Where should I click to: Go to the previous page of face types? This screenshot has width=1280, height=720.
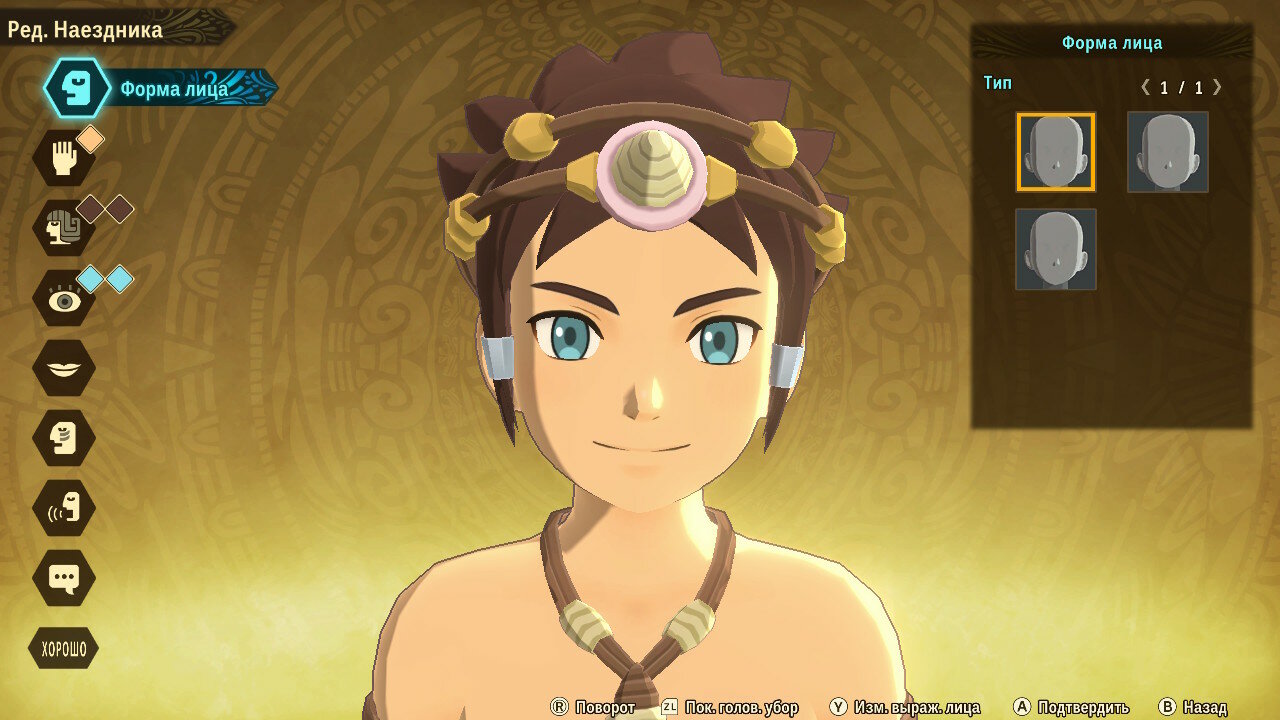1146,87
